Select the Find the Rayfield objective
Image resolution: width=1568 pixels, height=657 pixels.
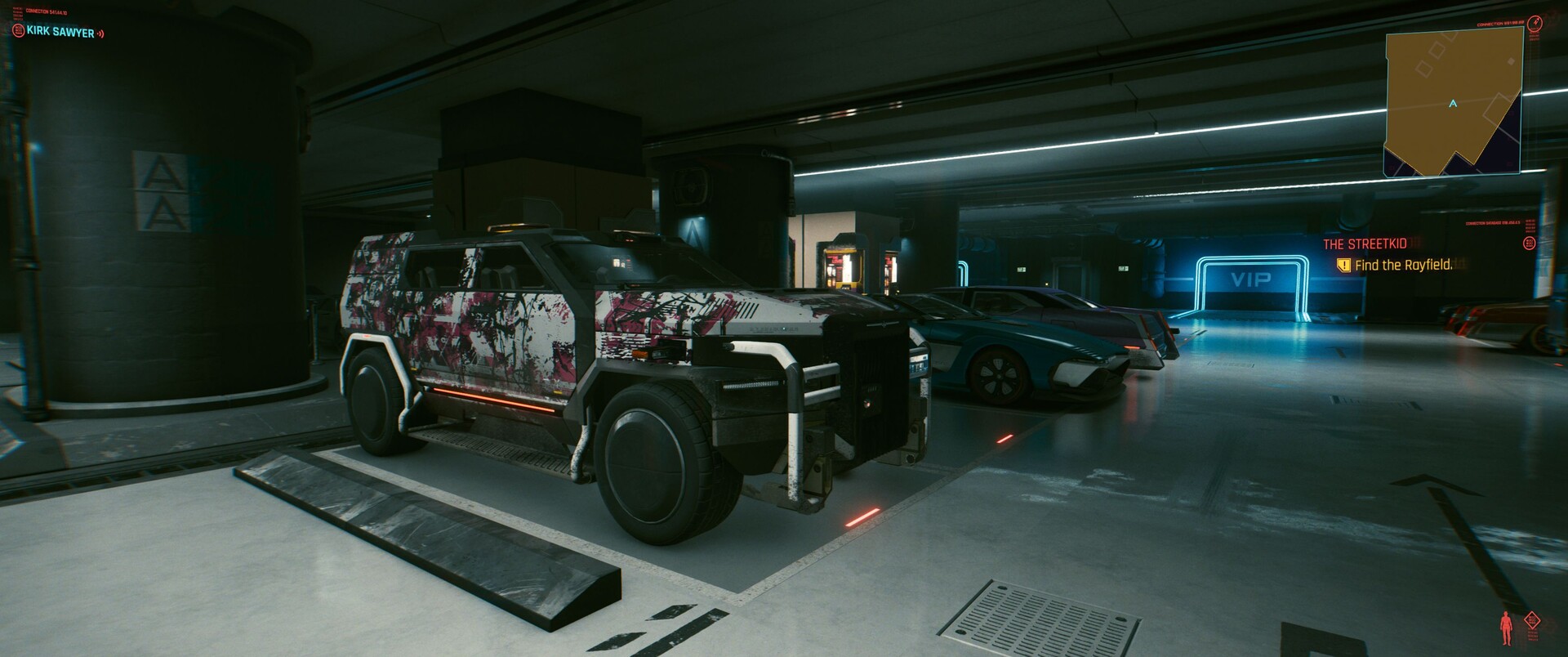coord(1402,265)
